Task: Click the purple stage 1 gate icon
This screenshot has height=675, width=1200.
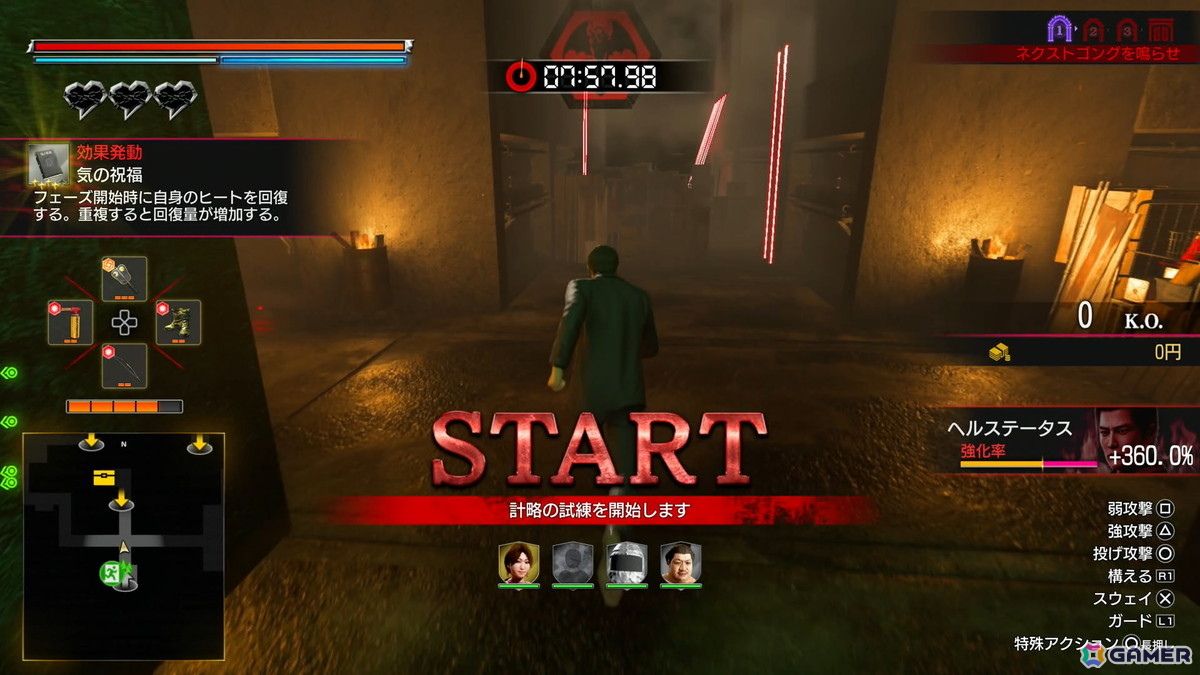Action: coord(1060,30)
